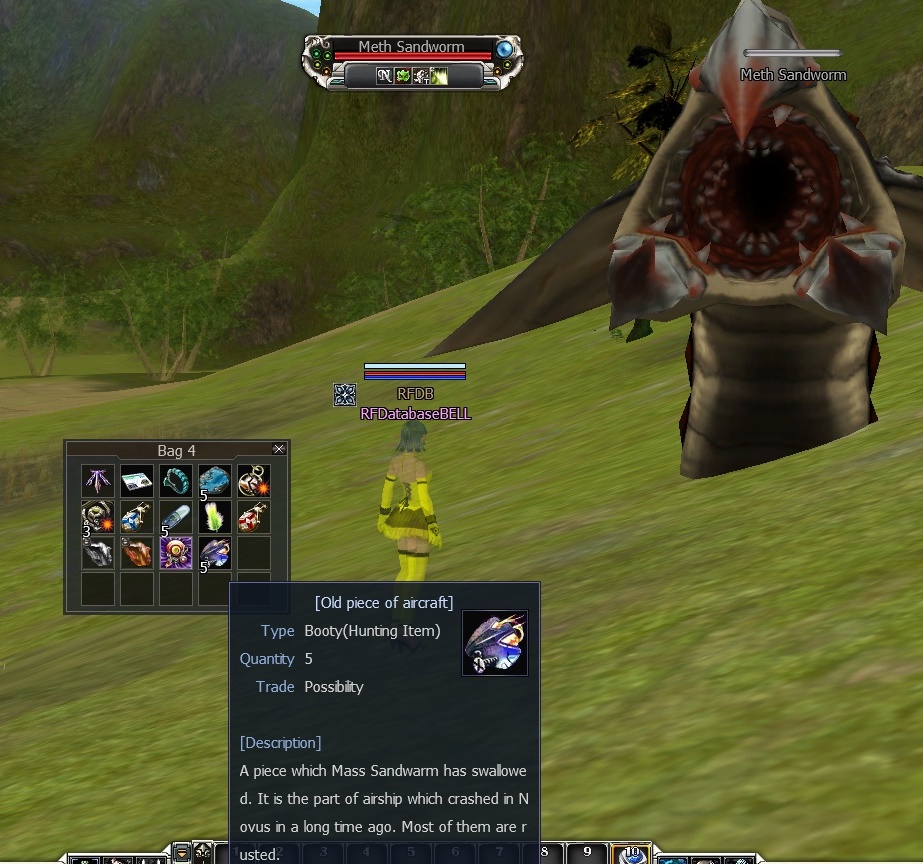Choose the red potion flask
This screenshot has width=923, height=864.
click(x=254, y=517)
